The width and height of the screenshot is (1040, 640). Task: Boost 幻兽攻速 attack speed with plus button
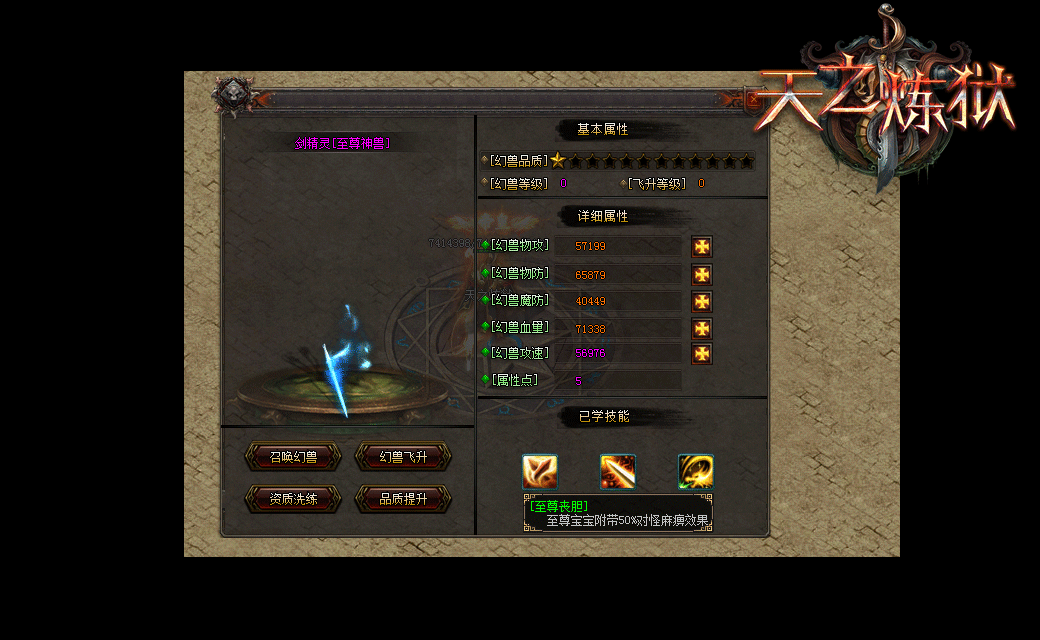[x=702, y=353]
